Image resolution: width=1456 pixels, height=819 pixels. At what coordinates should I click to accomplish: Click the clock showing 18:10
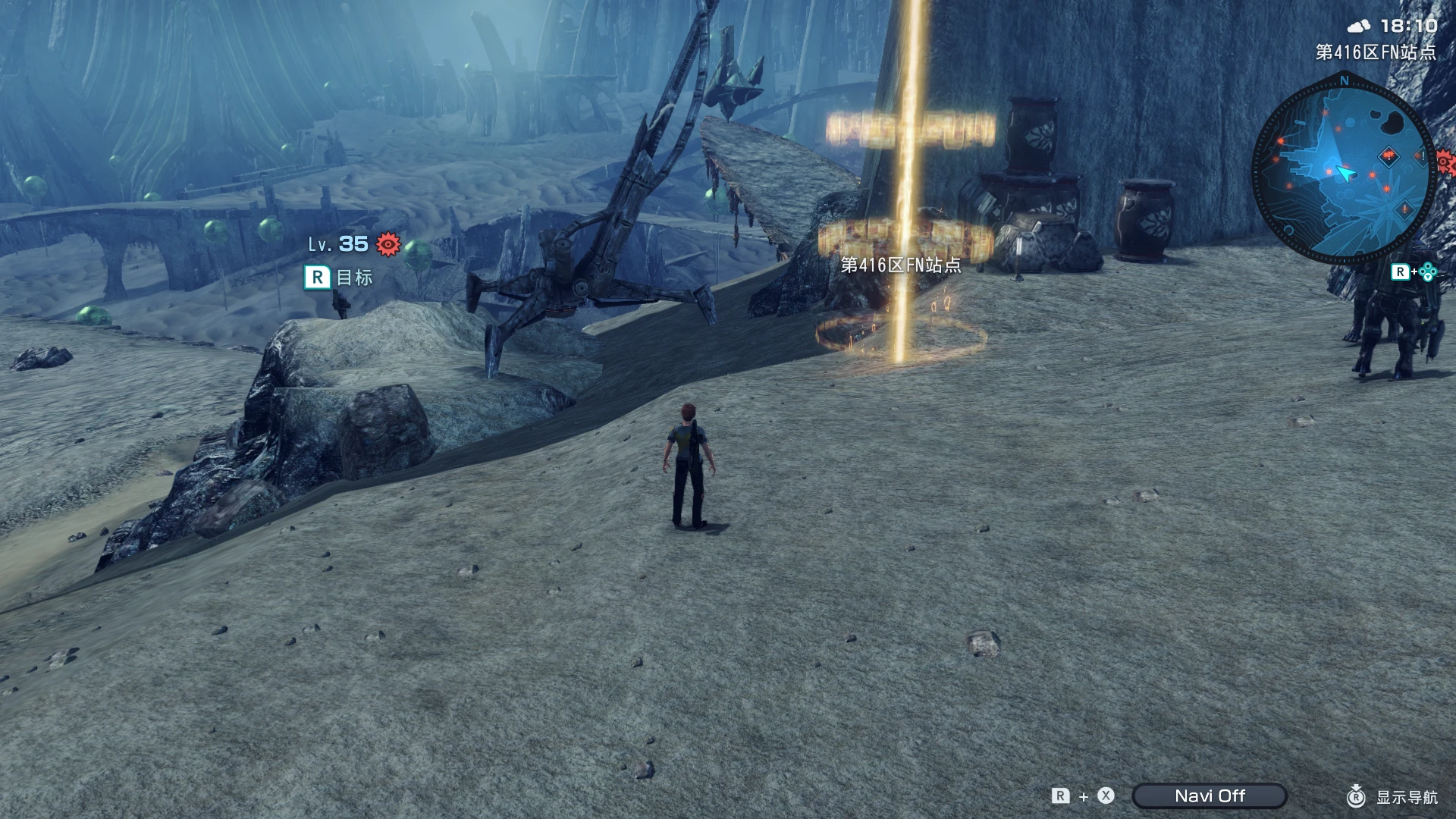pos(1409,25)
